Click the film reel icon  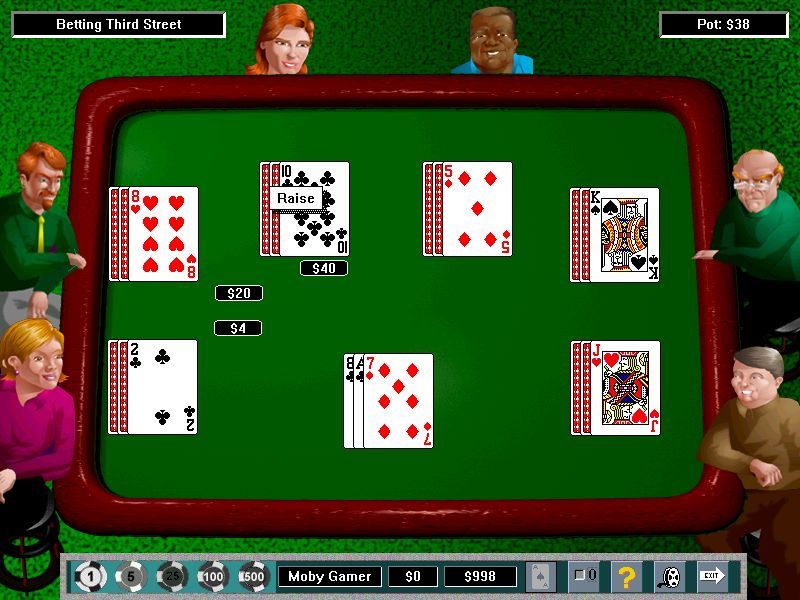point(669,576)
